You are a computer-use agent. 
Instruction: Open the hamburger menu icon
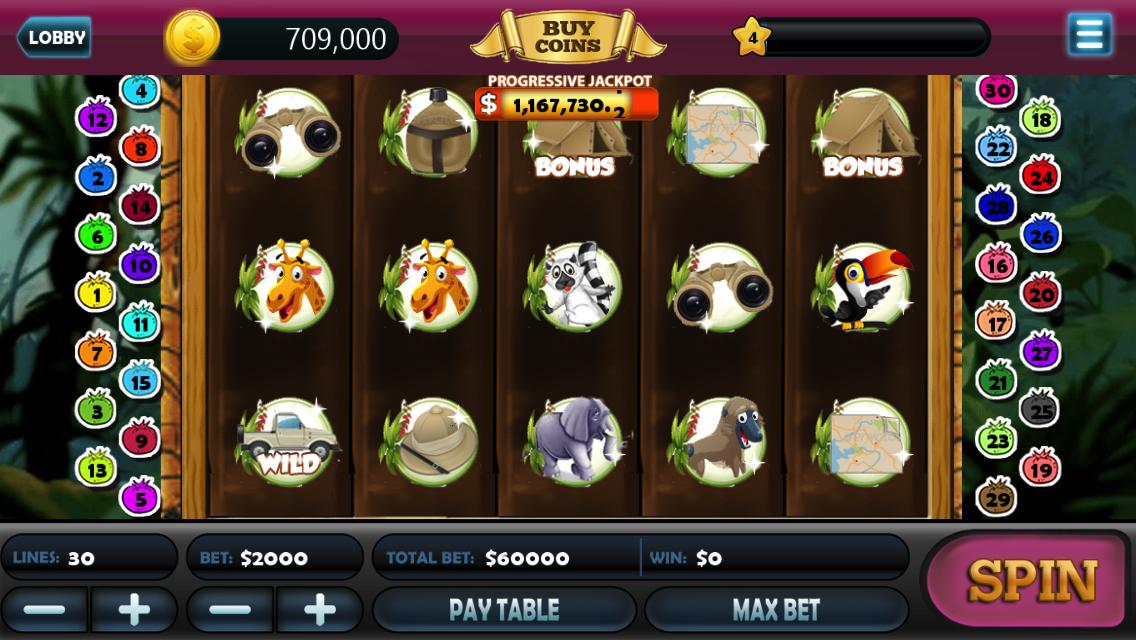tap(1089, 35)
